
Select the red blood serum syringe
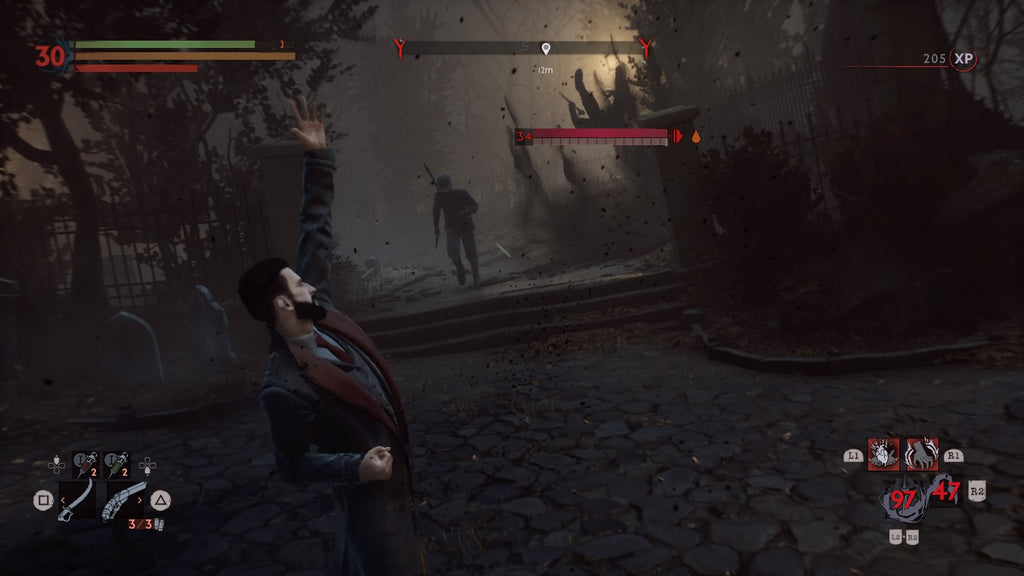86,463
